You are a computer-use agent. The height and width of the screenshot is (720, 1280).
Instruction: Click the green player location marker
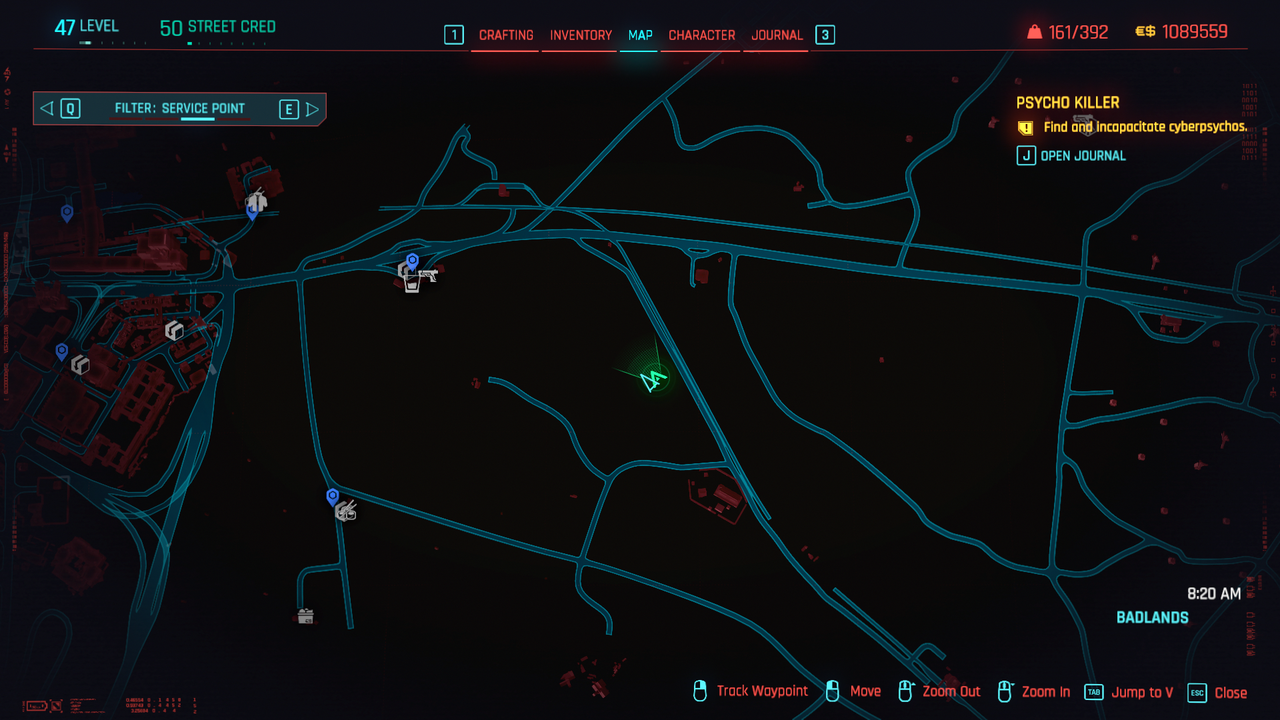(654, 379)
